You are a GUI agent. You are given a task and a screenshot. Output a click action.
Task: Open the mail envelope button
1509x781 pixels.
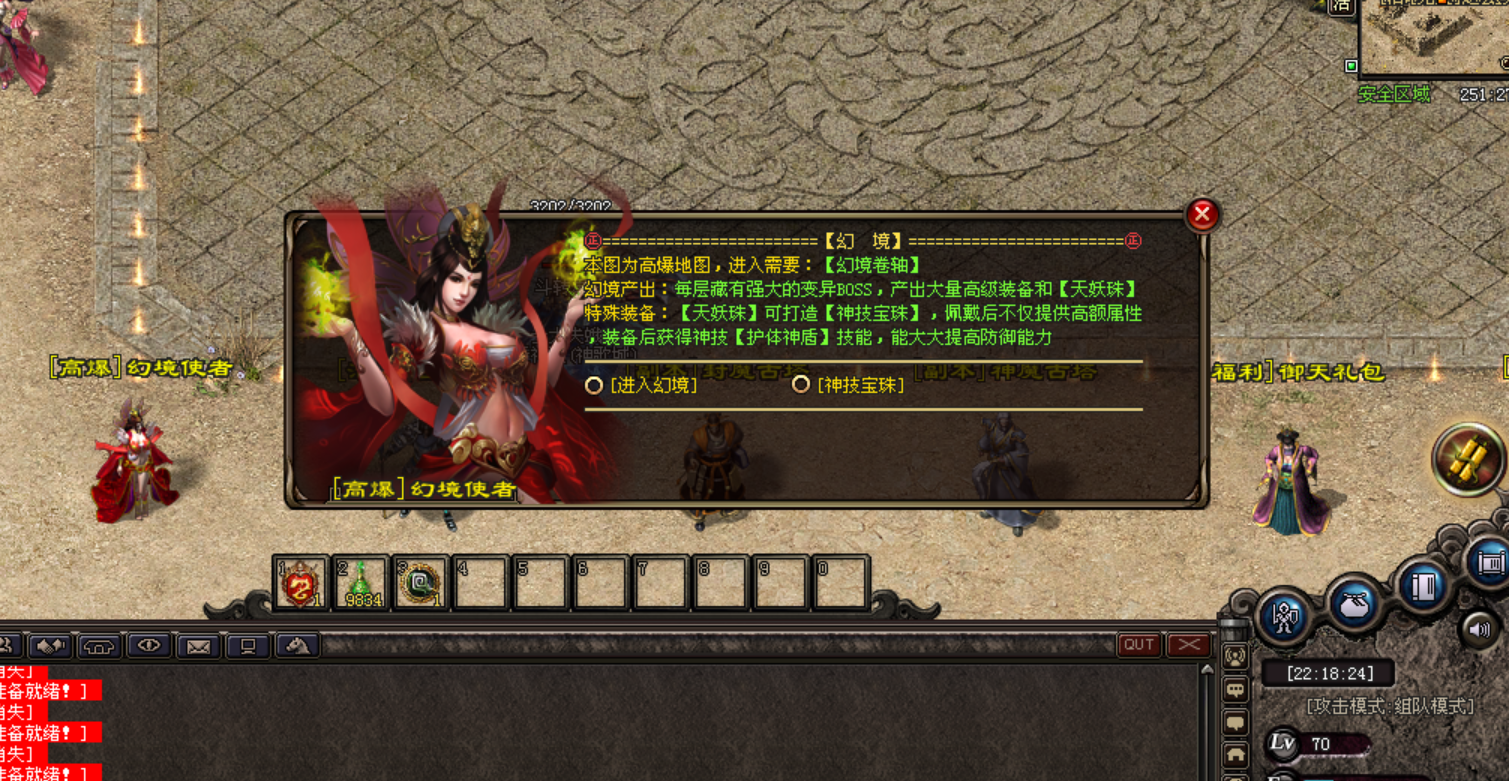point(198,647)
